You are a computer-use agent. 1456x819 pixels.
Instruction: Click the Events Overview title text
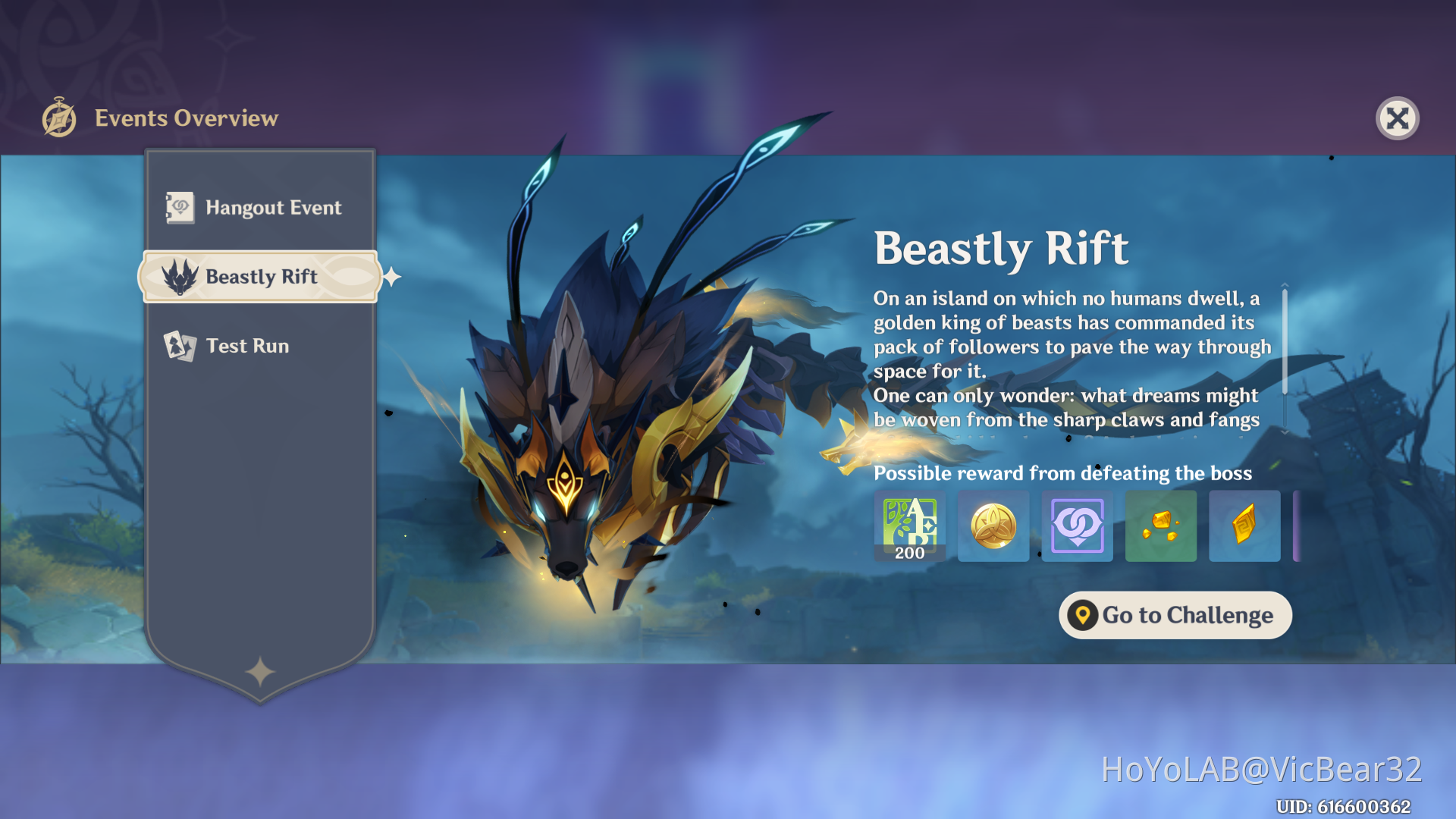[187, 118]
